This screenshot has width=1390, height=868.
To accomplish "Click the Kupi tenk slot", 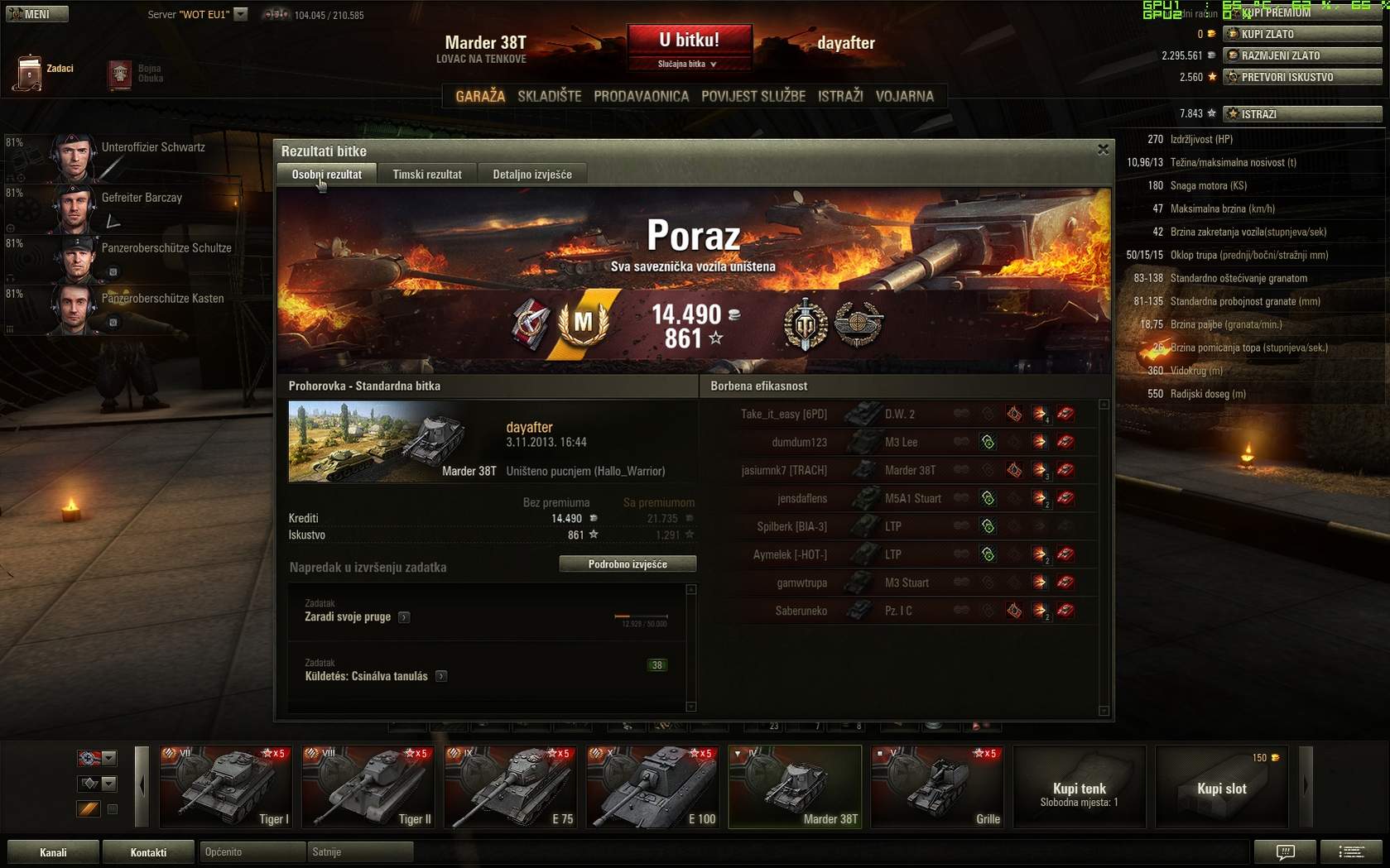I will pos(1080,787).
